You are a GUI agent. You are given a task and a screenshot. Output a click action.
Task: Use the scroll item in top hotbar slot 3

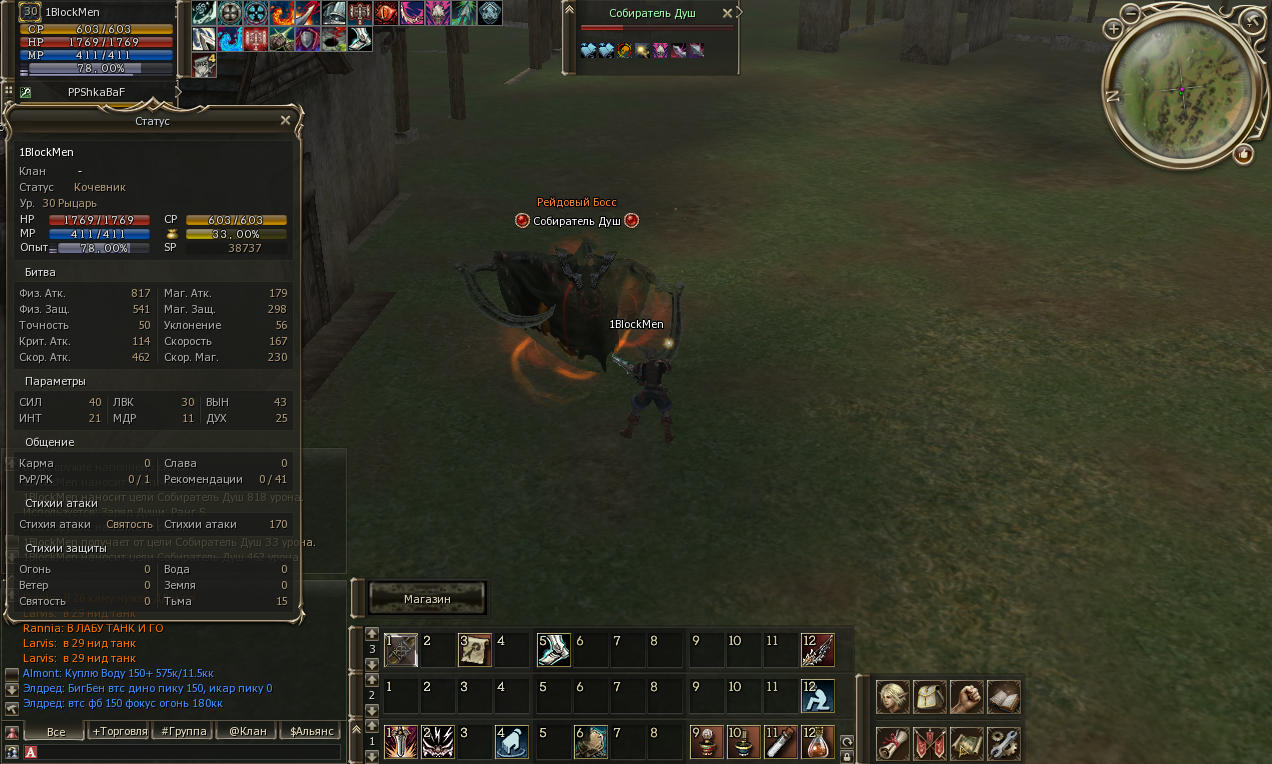click(475, 649)
